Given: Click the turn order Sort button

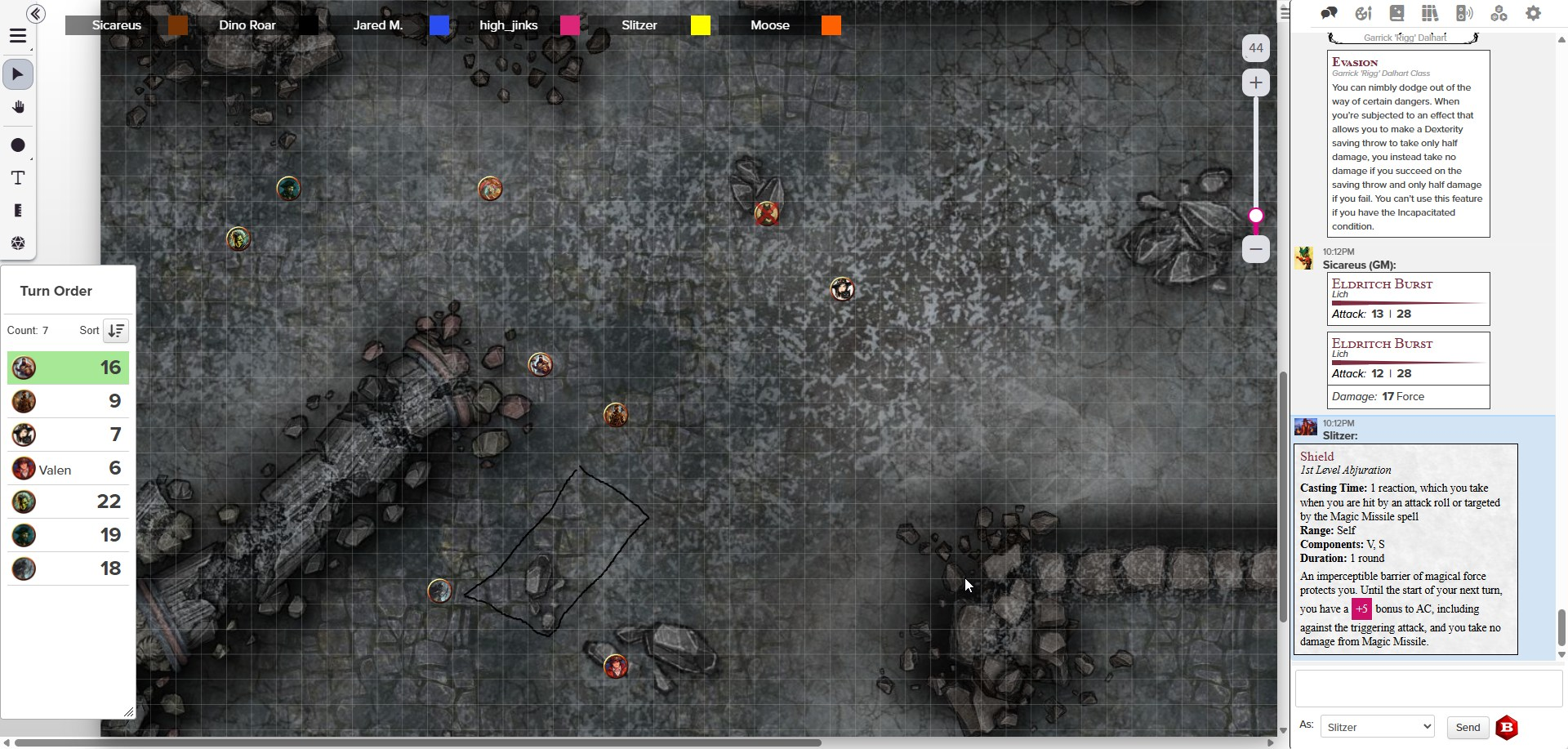Looking at the screenshot, I should 116,331.
